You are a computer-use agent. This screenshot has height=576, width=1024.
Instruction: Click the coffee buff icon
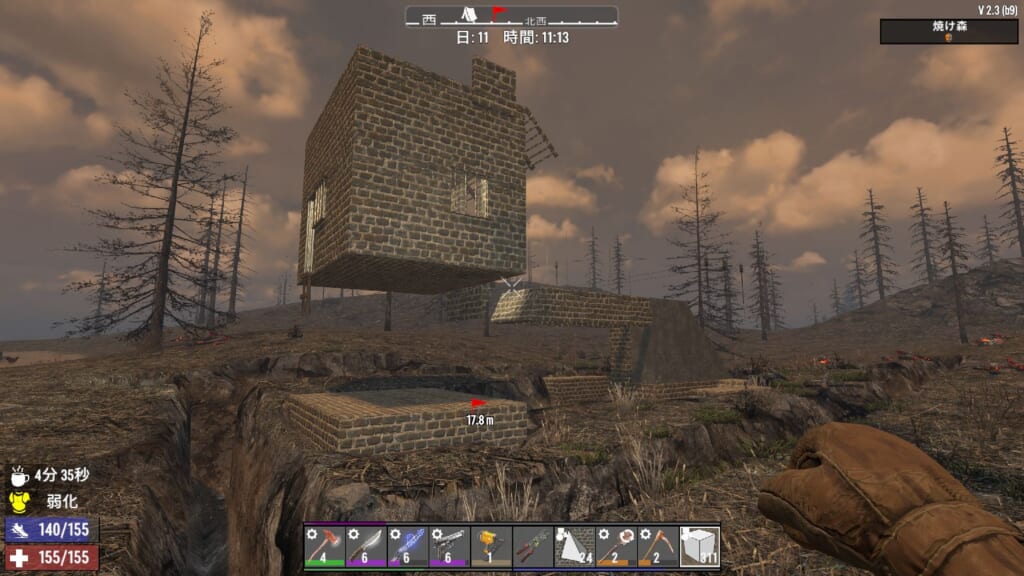click(x=18, y=477)
